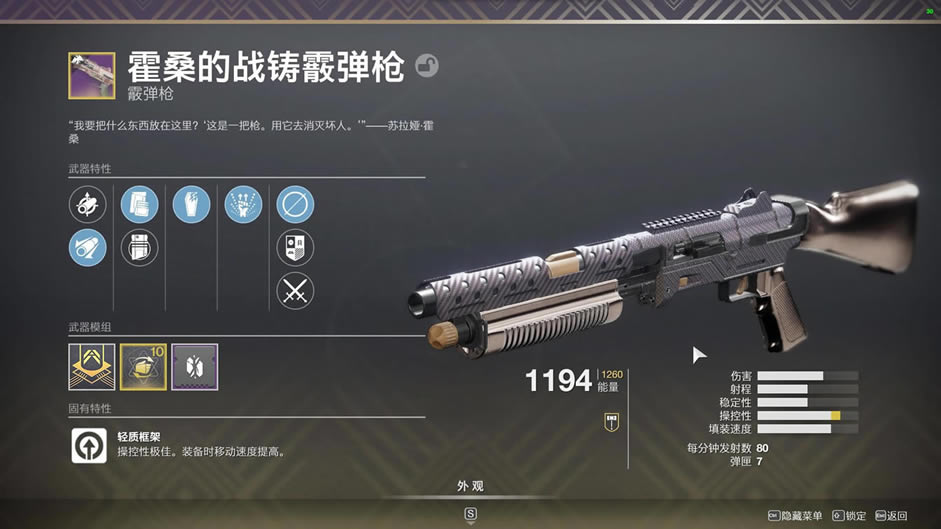This screenshot has height=529, width=941.
Task: Open the gold chevron masterwork slot
Action: 91,366
